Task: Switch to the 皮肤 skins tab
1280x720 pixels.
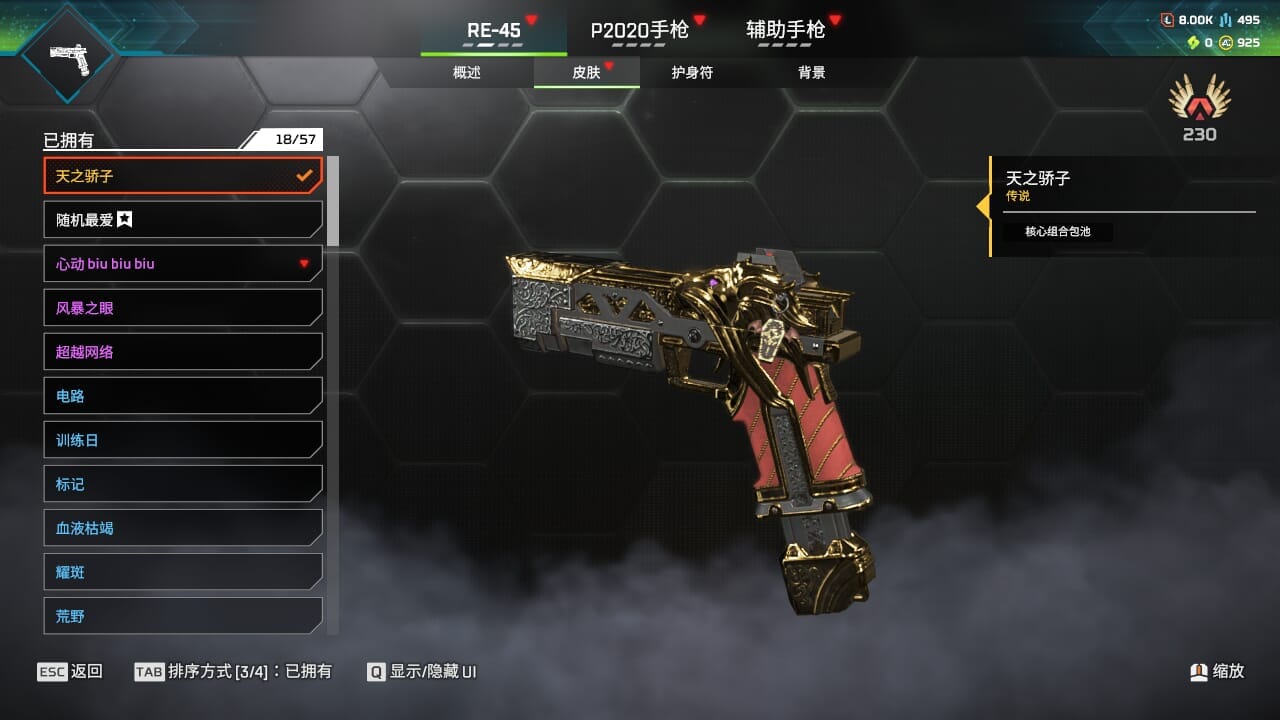Action: point(587,73)
